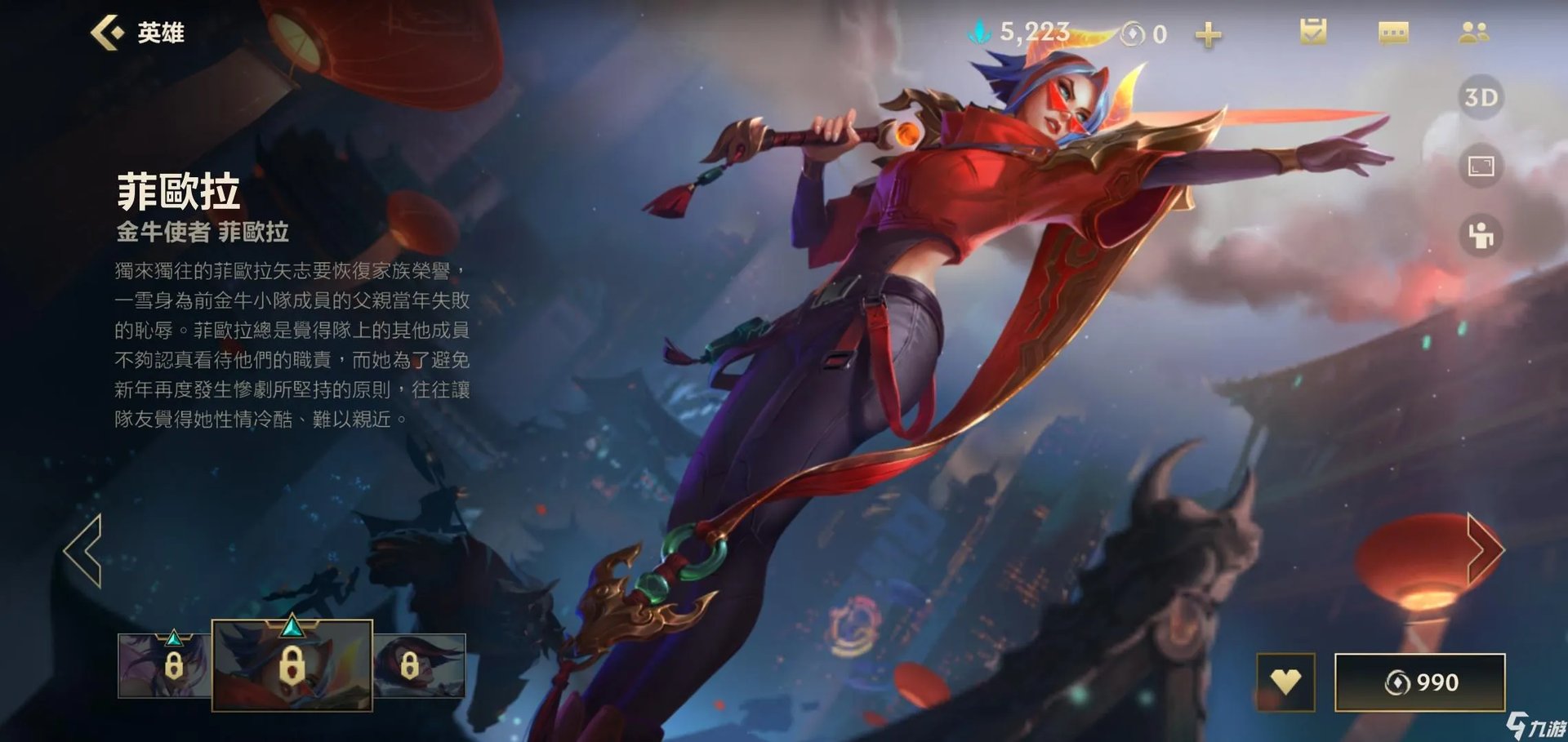Viewport: 1568px width, 742px height.
Task: Click the highlighted triangle marker above middle skin
Action: tap(291, 628)
